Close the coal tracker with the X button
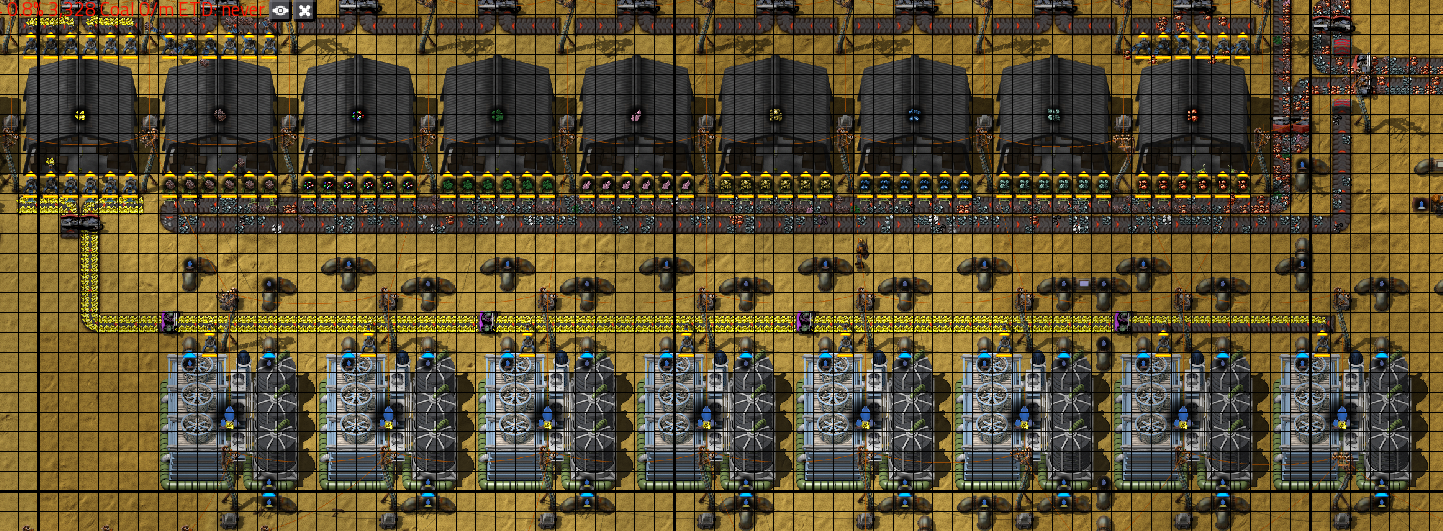The width and height of the screenshot is (1443, 531). point(304,10)
